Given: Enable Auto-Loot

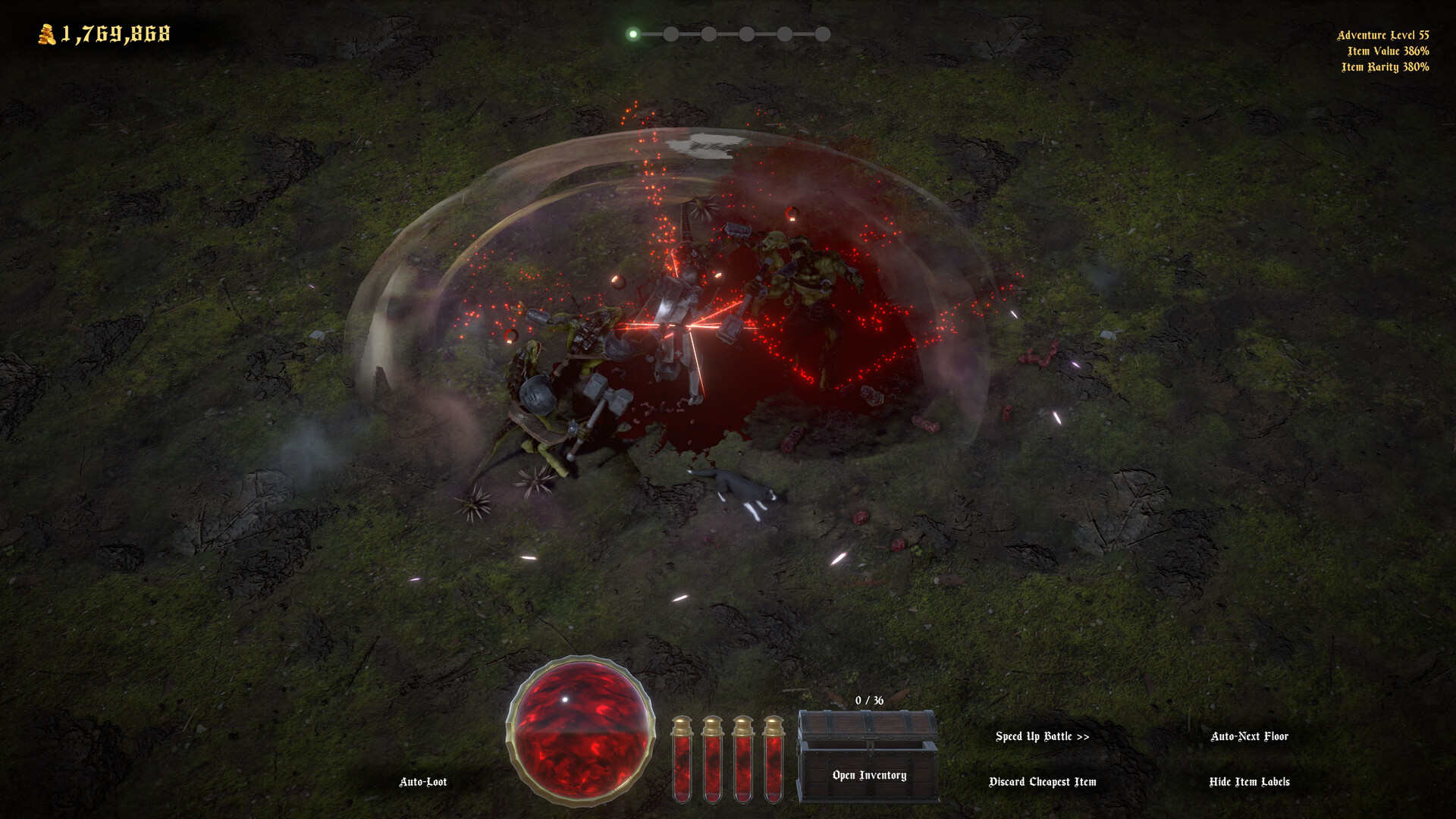Looking at the screenshot, I should [422, 781].
